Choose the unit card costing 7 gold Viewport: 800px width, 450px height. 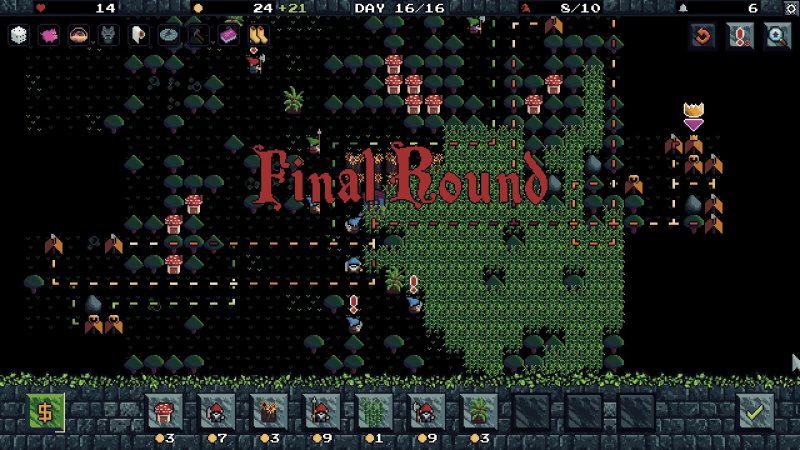click(x=216, y=410)
